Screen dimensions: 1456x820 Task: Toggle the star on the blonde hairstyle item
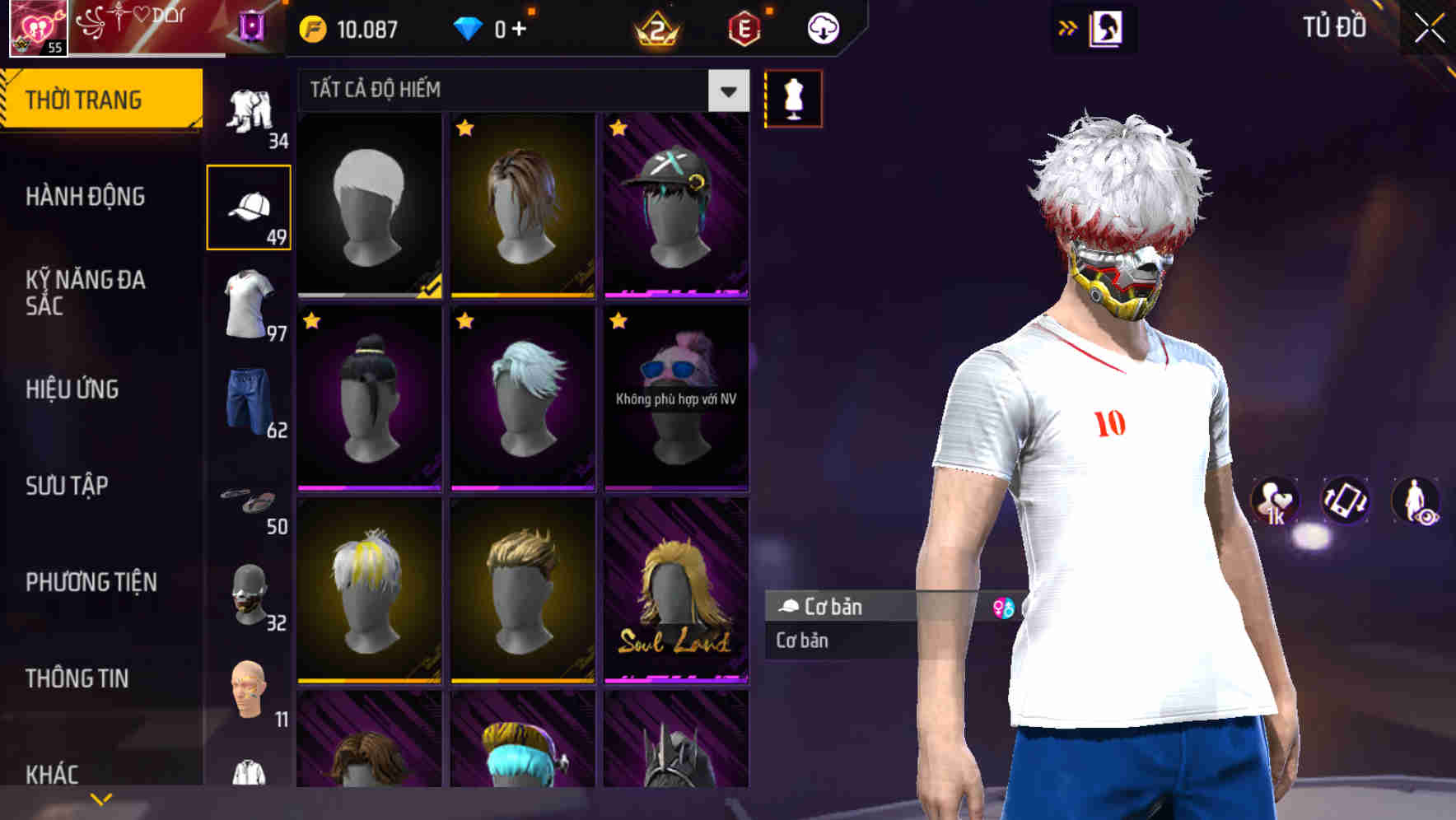pos(464,129)
